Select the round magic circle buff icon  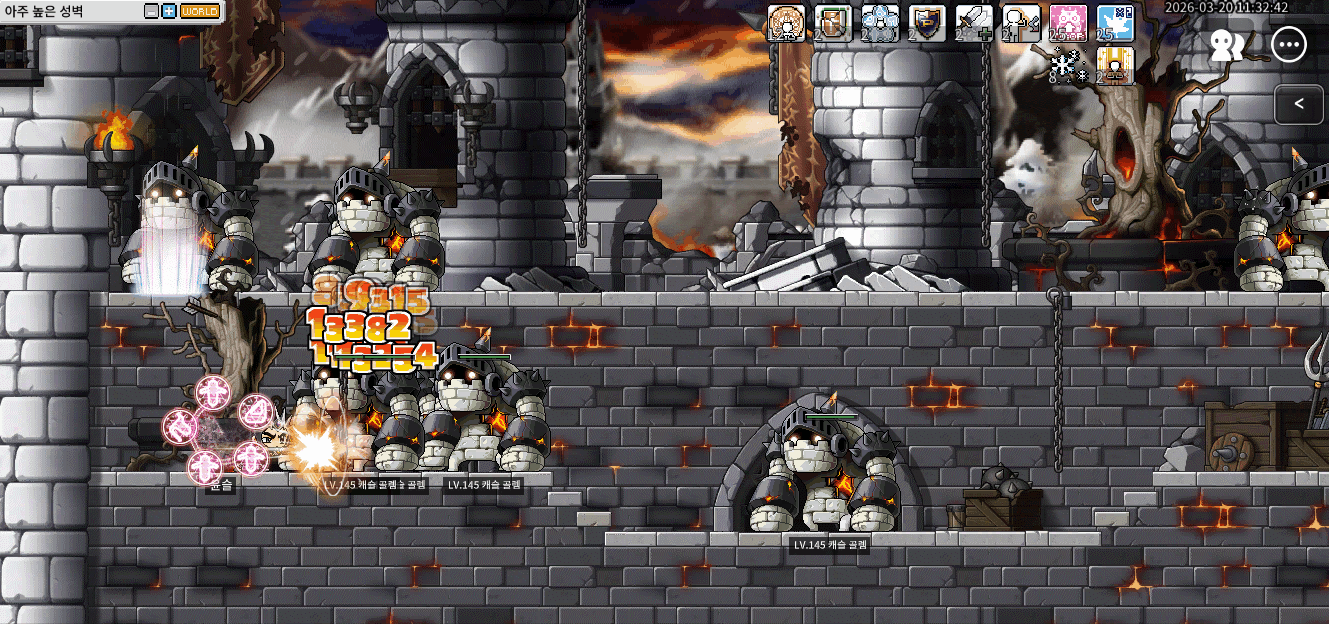[x=786, y=23]
